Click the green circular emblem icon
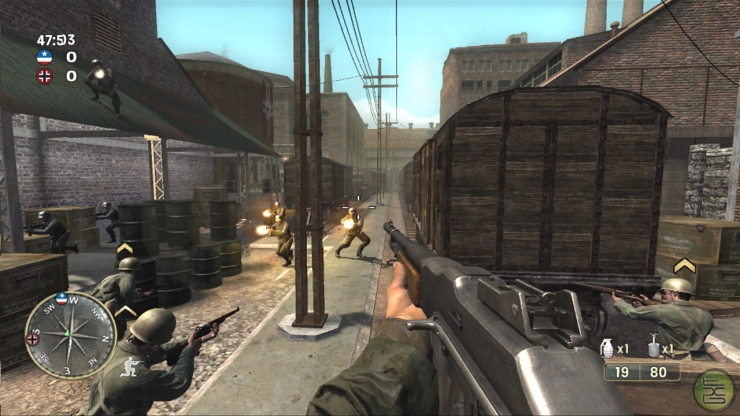 [x=713, y=390]
